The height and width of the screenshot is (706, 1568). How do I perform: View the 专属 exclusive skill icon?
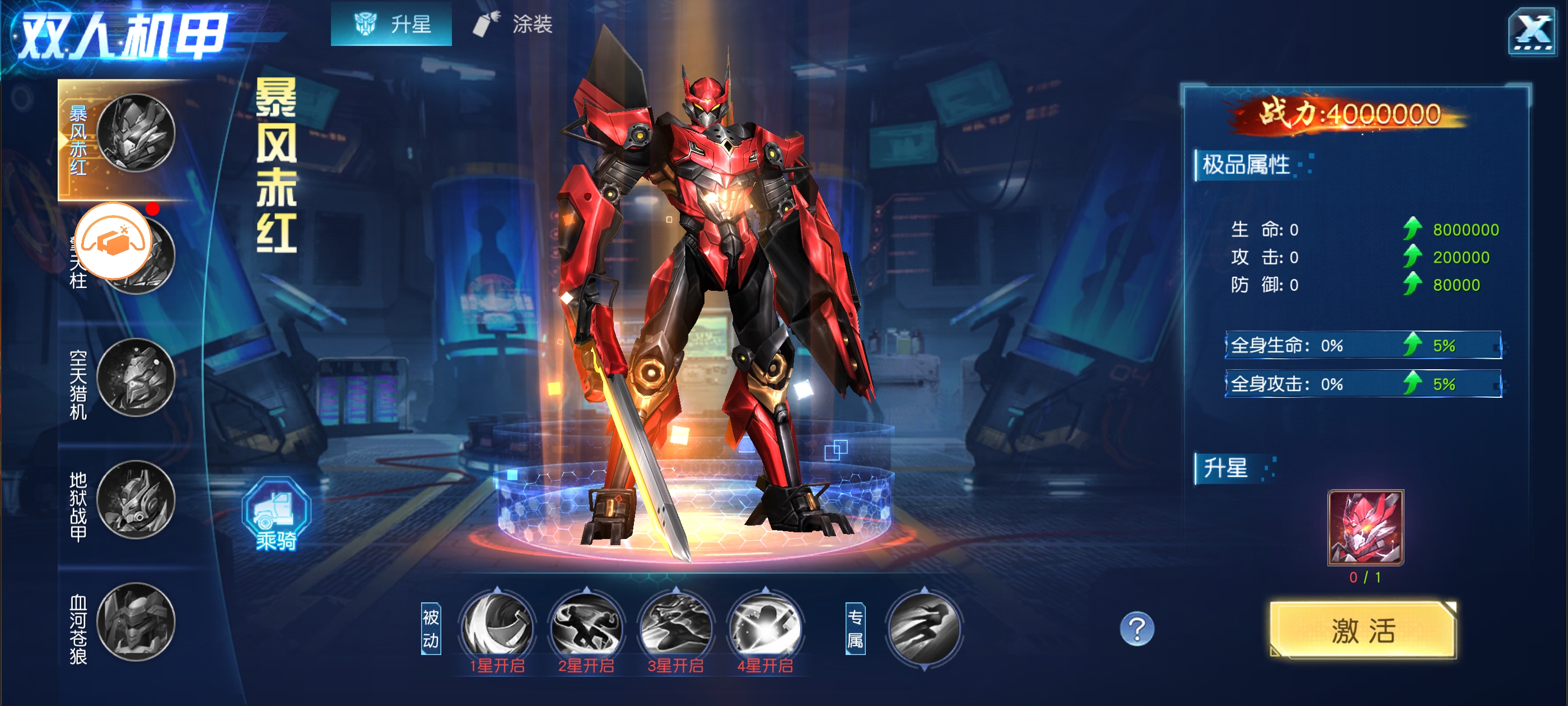(x=924, y=629)
